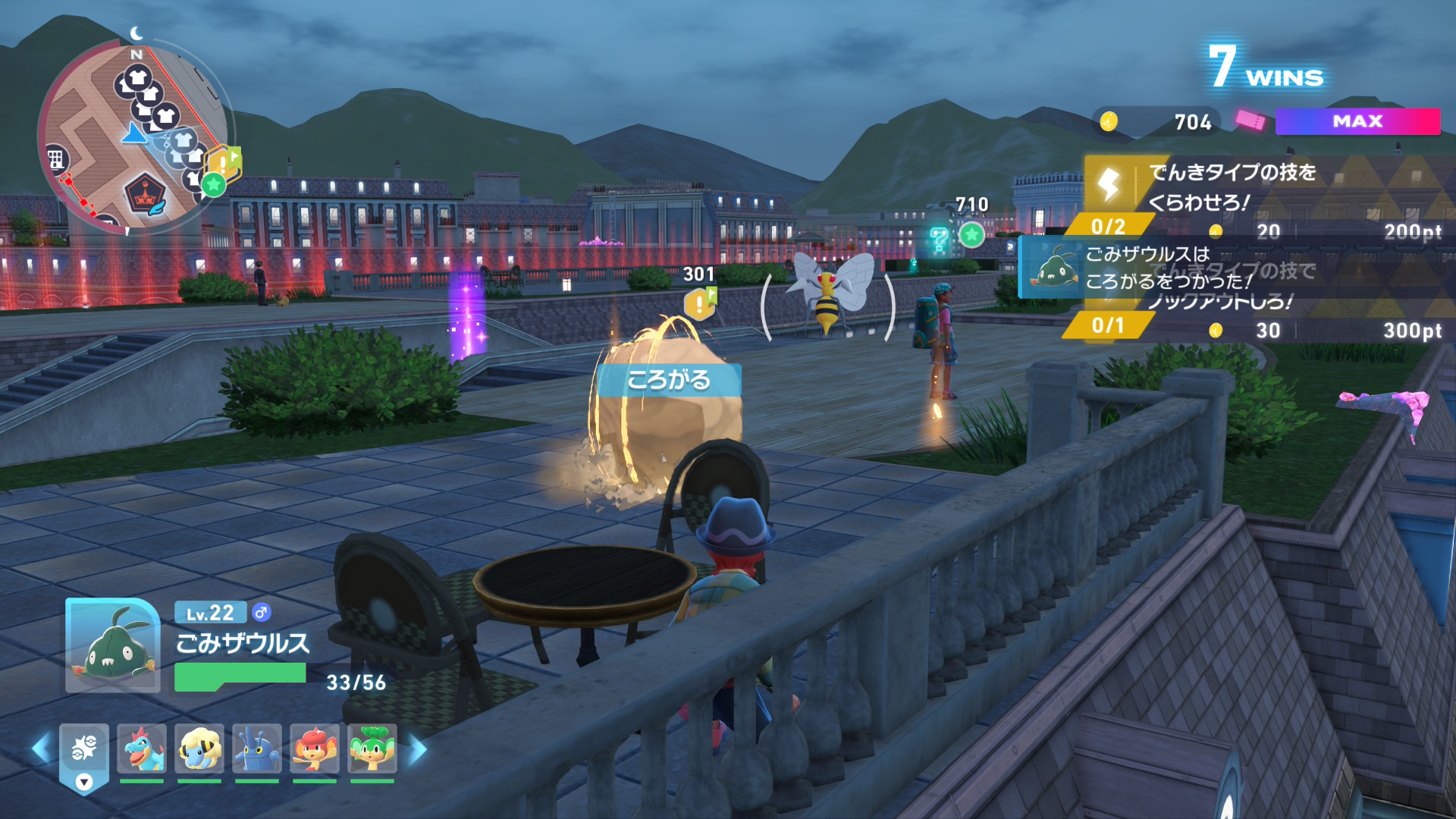Select the active Trubbish portrait
This screenshot has width=1456, height=819.
pos(113,645)
